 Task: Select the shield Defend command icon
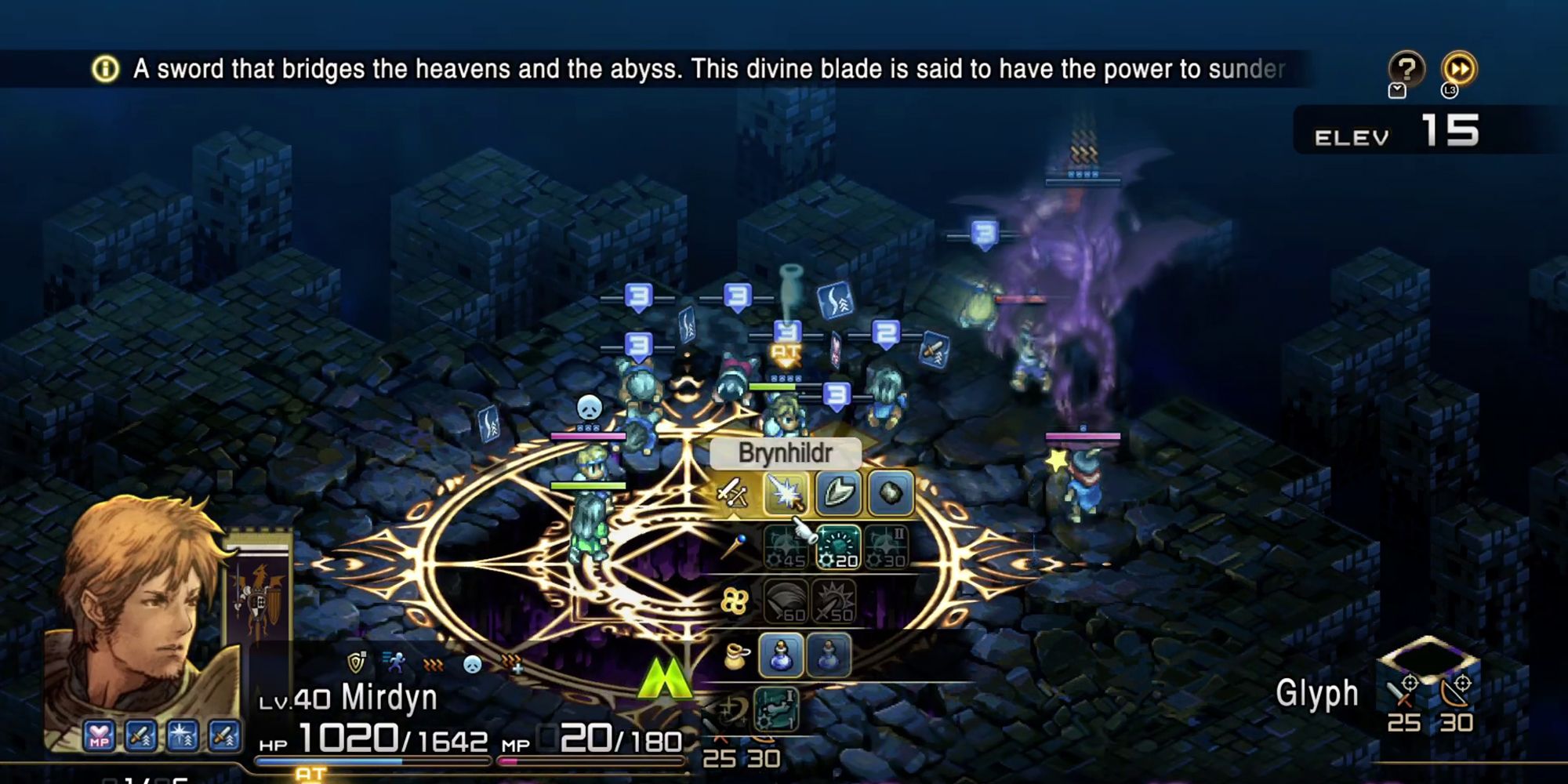pyautogui.click(x=837, y=491)
